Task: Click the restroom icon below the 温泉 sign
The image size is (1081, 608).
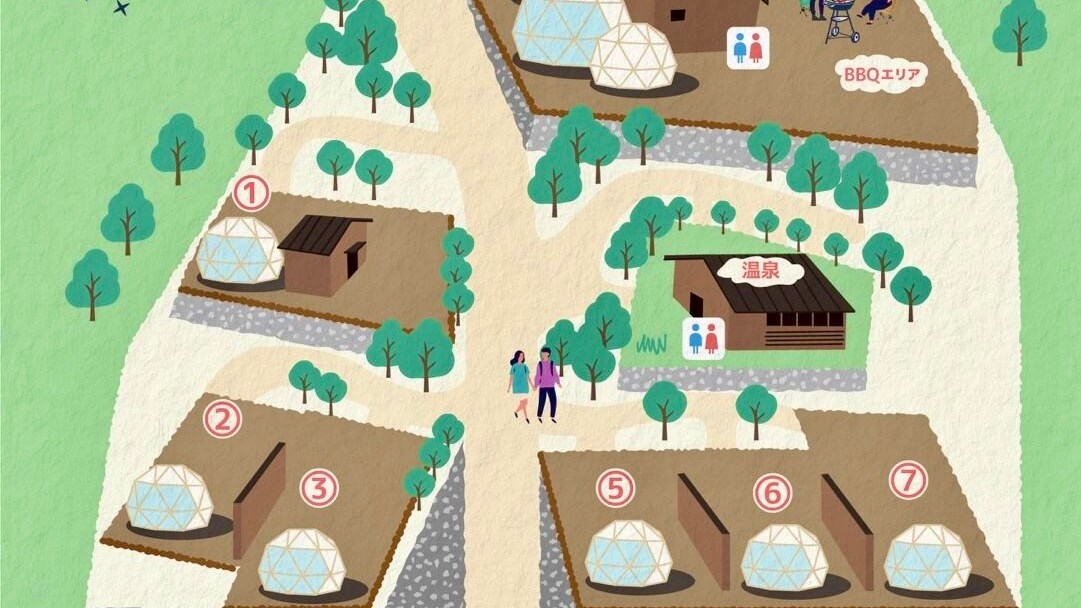Action: tap(704, 339)
